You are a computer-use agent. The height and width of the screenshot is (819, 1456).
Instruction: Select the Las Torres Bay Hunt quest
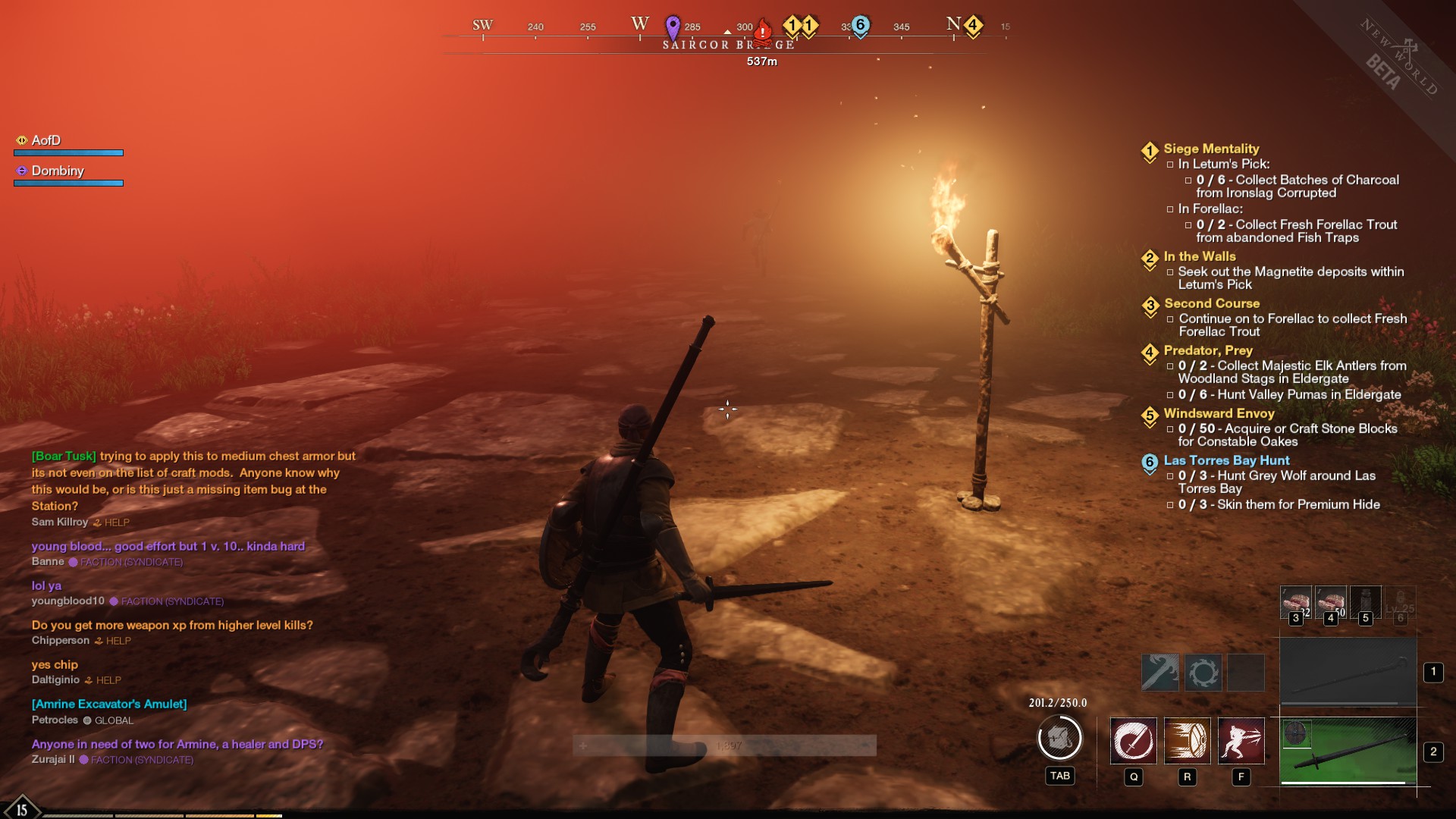1226,461
